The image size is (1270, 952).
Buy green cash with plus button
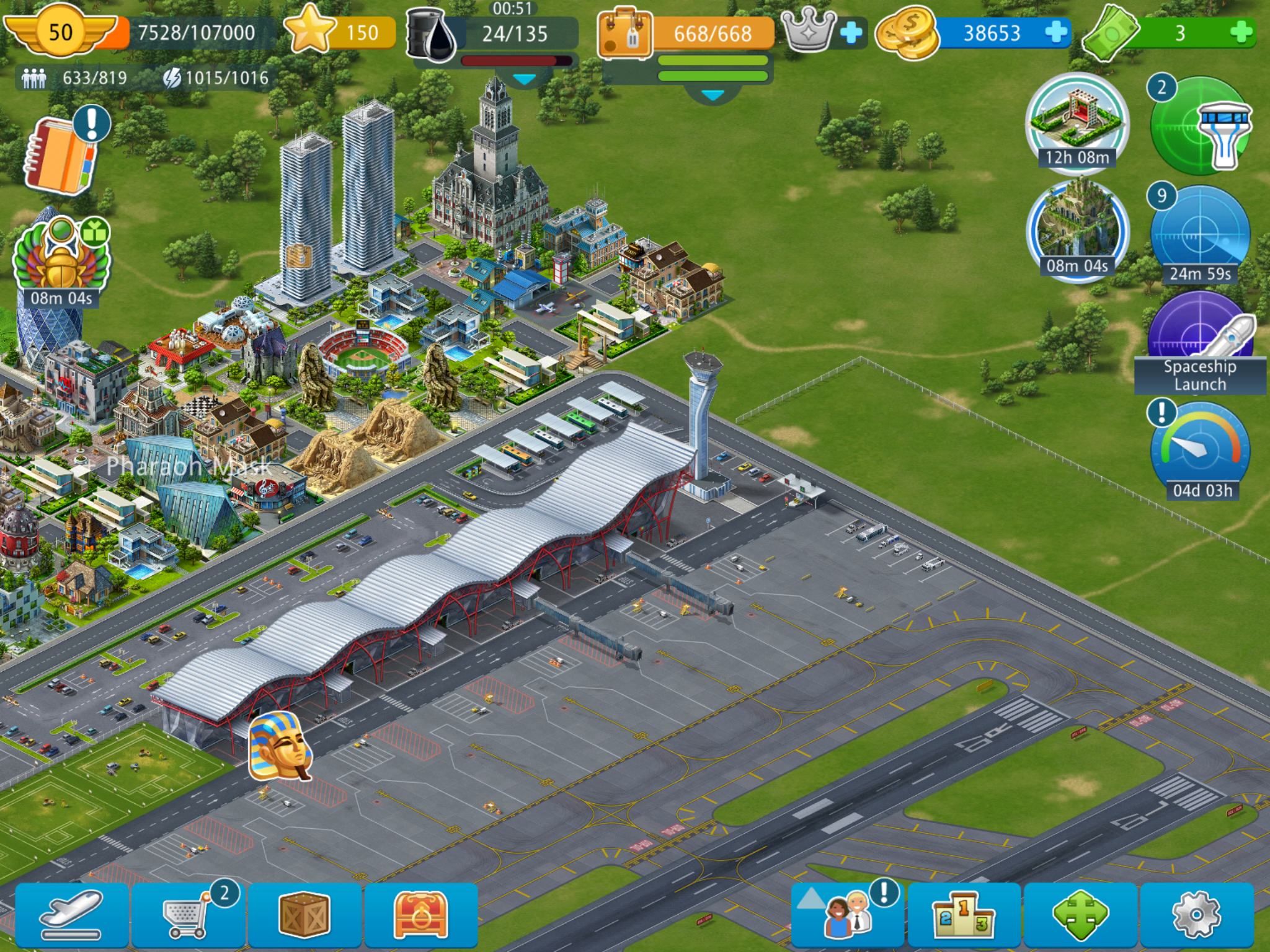(1240, 32)
